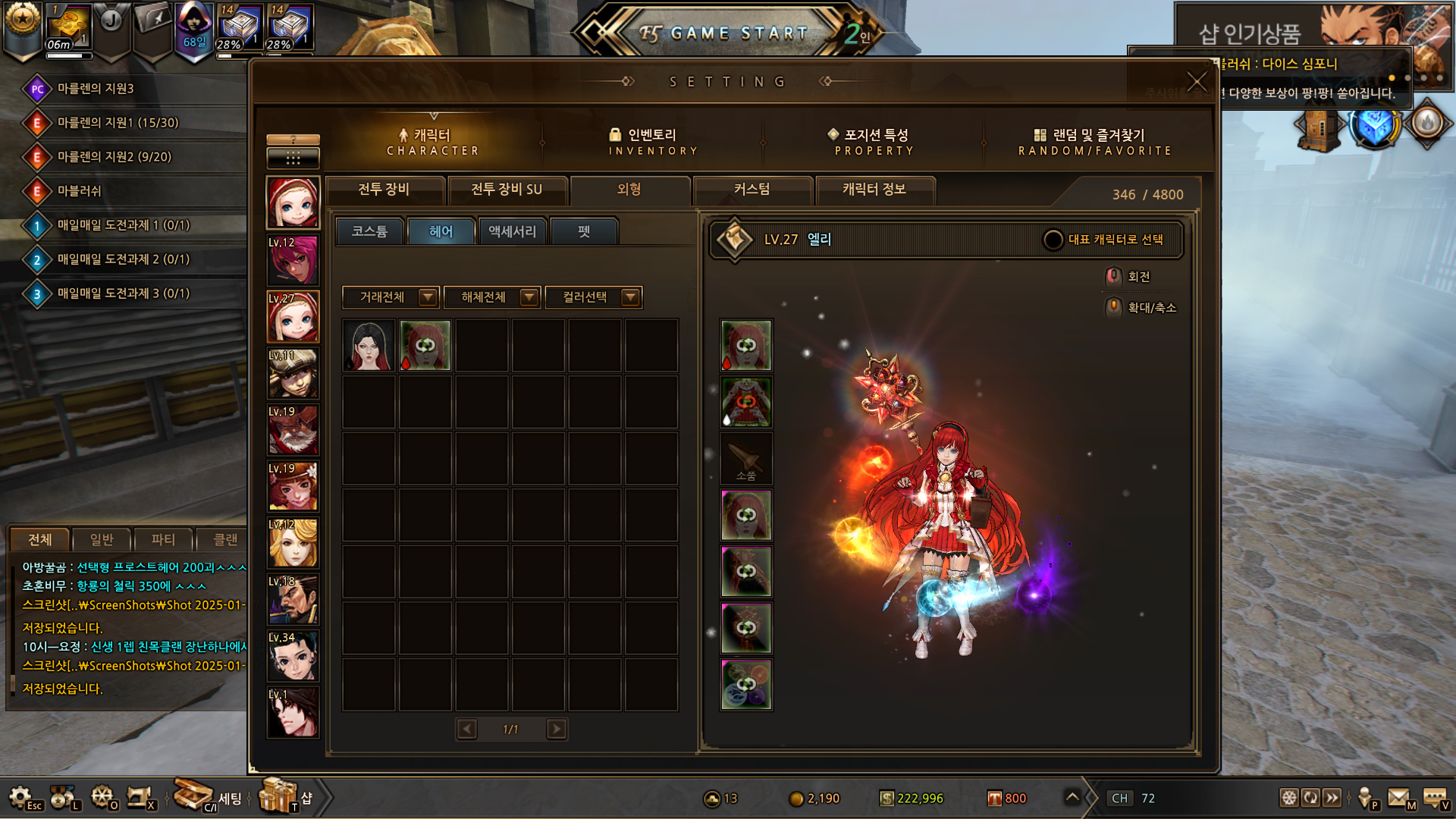This screenshot has width=1456, height=819.
Task: Expand the 컬러선택 color dropdown
Action: (630, 297)
